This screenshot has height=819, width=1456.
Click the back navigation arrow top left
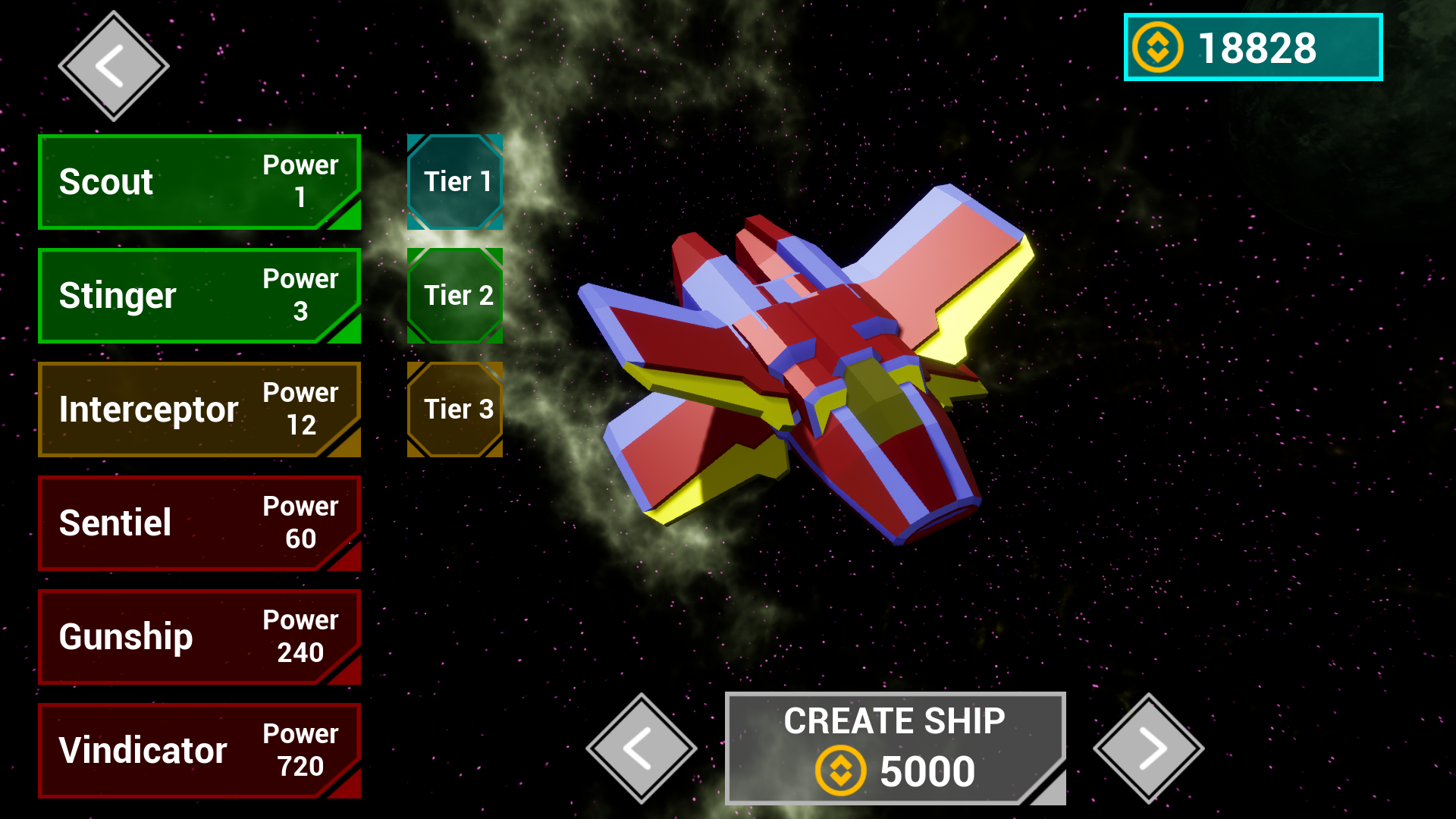(114, 64)
